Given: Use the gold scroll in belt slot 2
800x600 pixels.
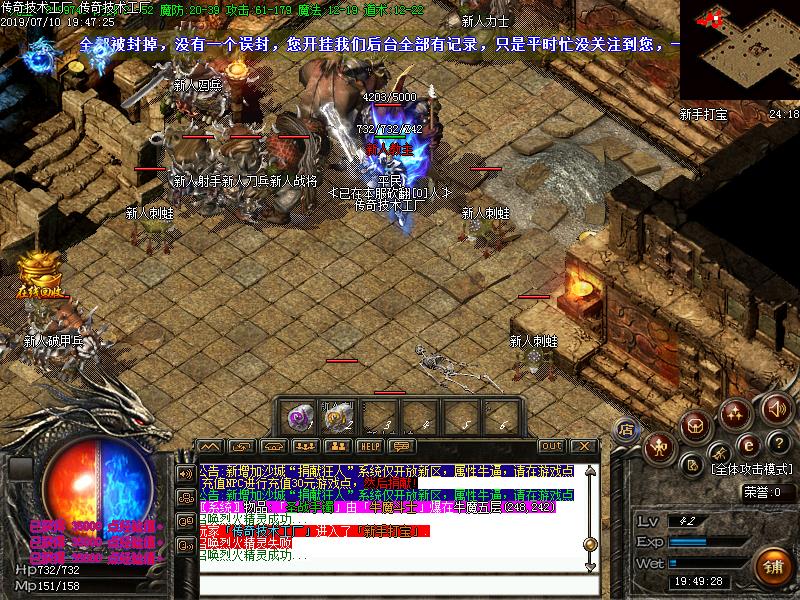Looking at the screenshot, I should [338, 416].
